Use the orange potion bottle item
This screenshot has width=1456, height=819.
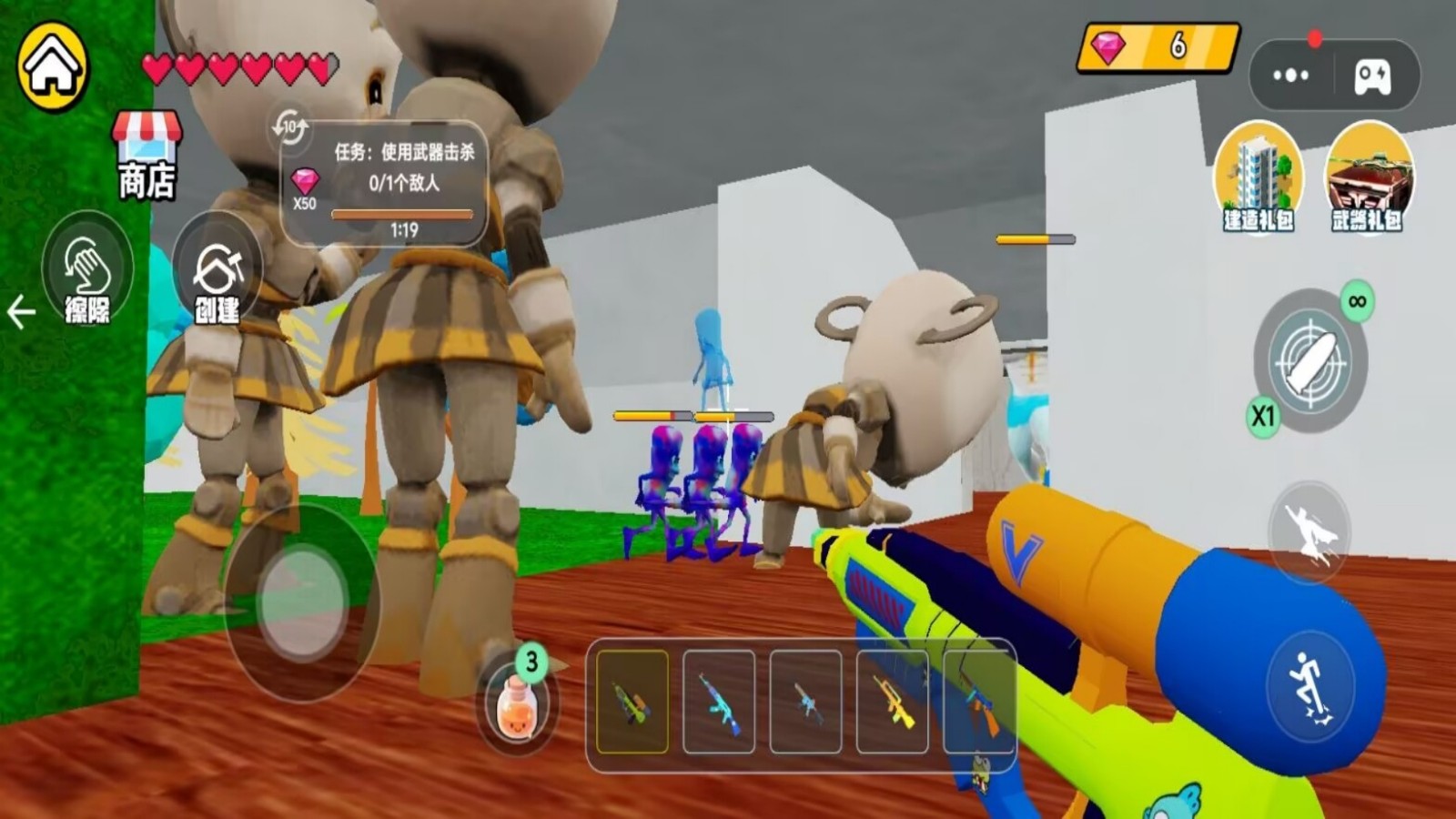(516, 705)
